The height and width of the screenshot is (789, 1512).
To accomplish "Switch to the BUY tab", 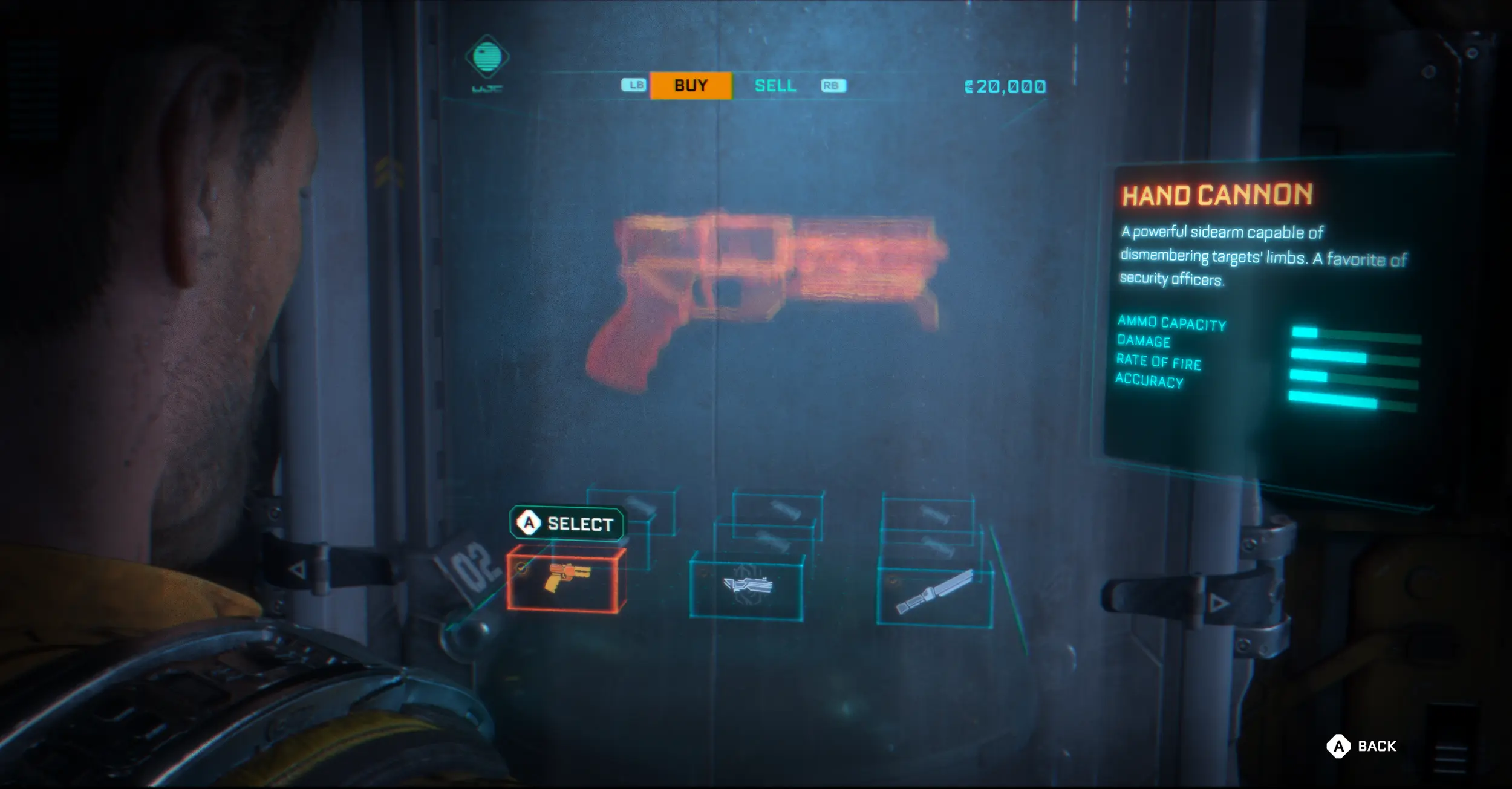I will pyautogui.click(x=691, y=85).
